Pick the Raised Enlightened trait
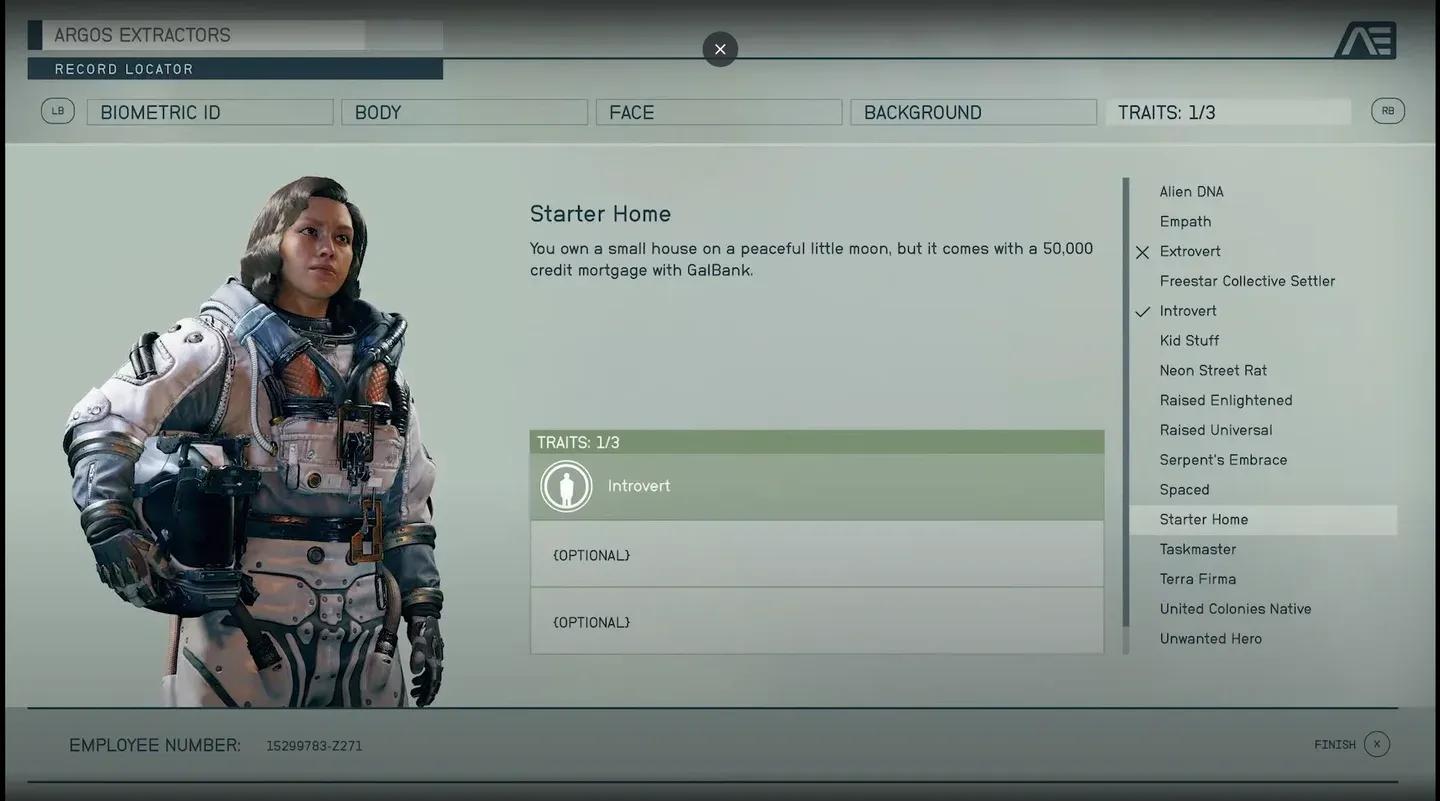The width and height of the screenshot is (1440, 801). point(1226,400)
